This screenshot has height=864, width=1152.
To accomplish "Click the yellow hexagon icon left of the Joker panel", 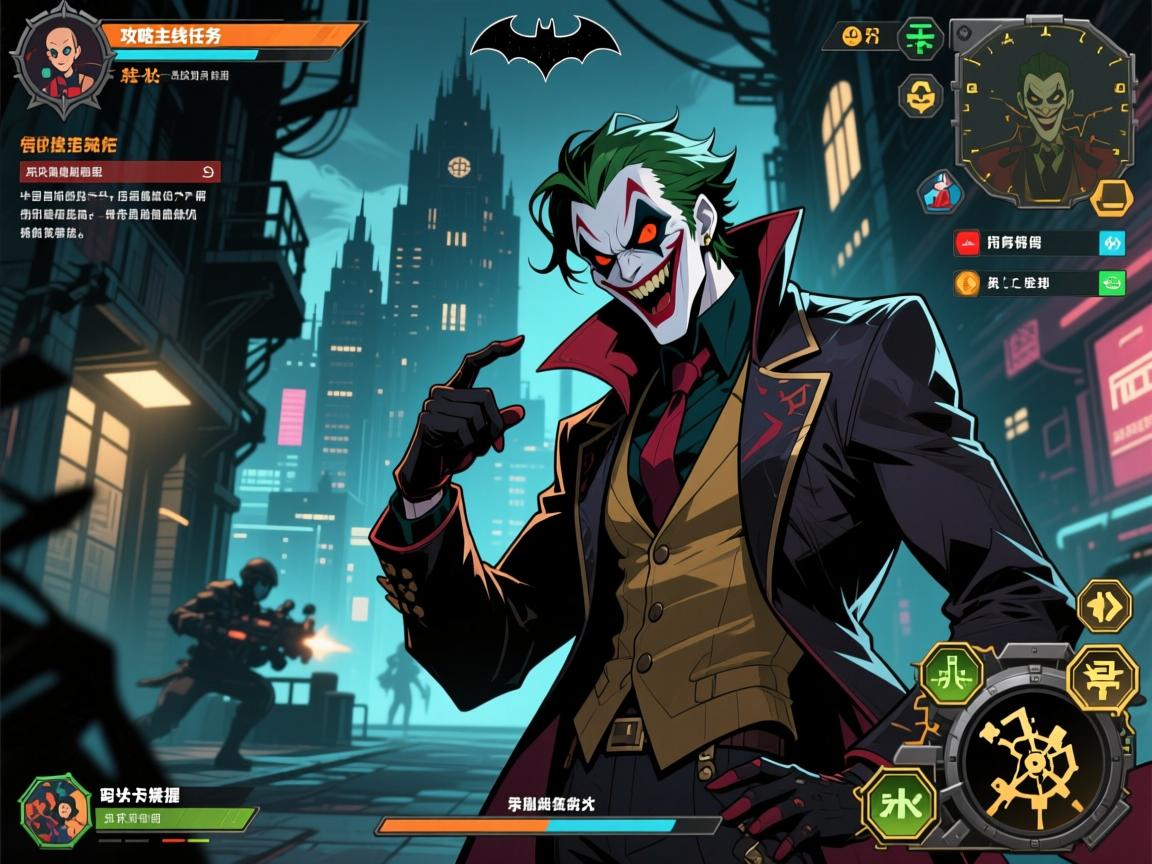I will click(x=919, y=96).
